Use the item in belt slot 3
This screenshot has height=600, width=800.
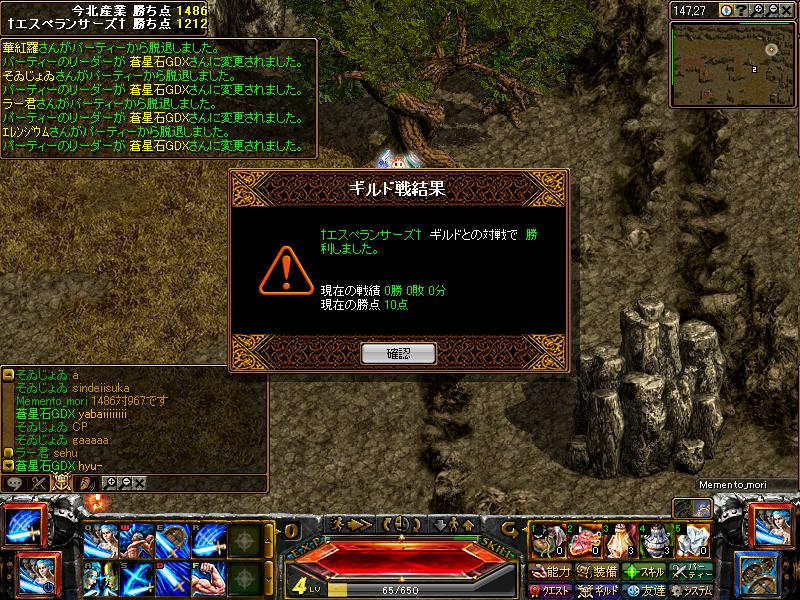(x=618, y=540)
